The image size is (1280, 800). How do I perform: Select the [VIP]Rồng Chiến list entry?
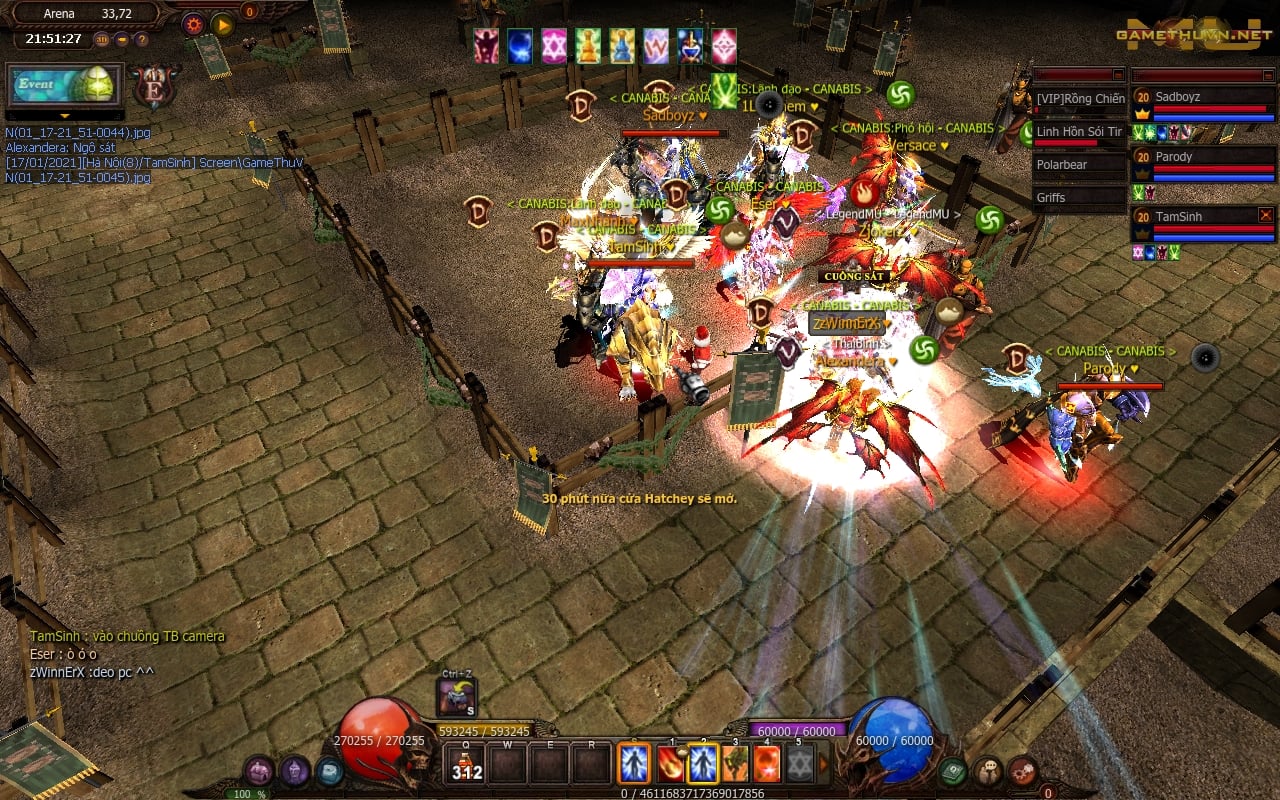(1079, 99)
